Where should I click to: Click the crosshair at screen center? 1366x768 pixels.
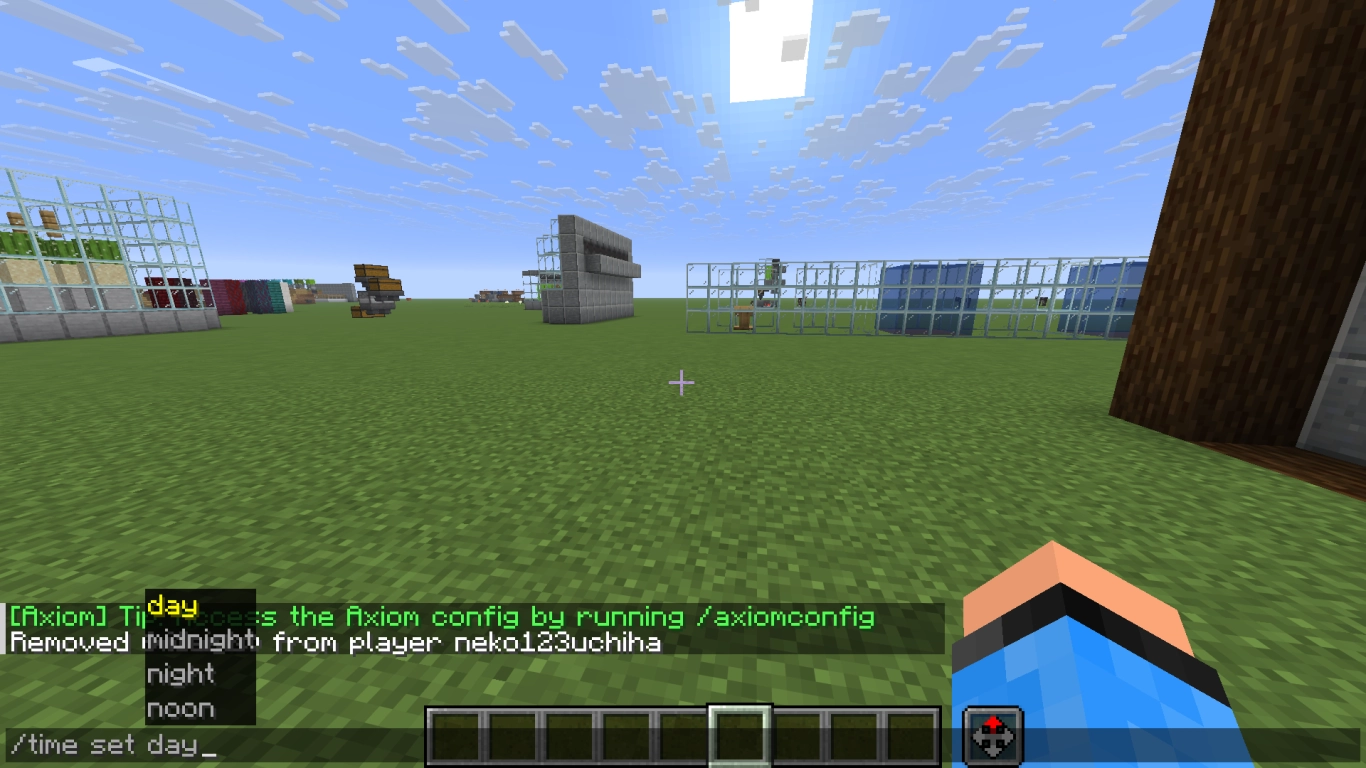(x=681, y=382)
